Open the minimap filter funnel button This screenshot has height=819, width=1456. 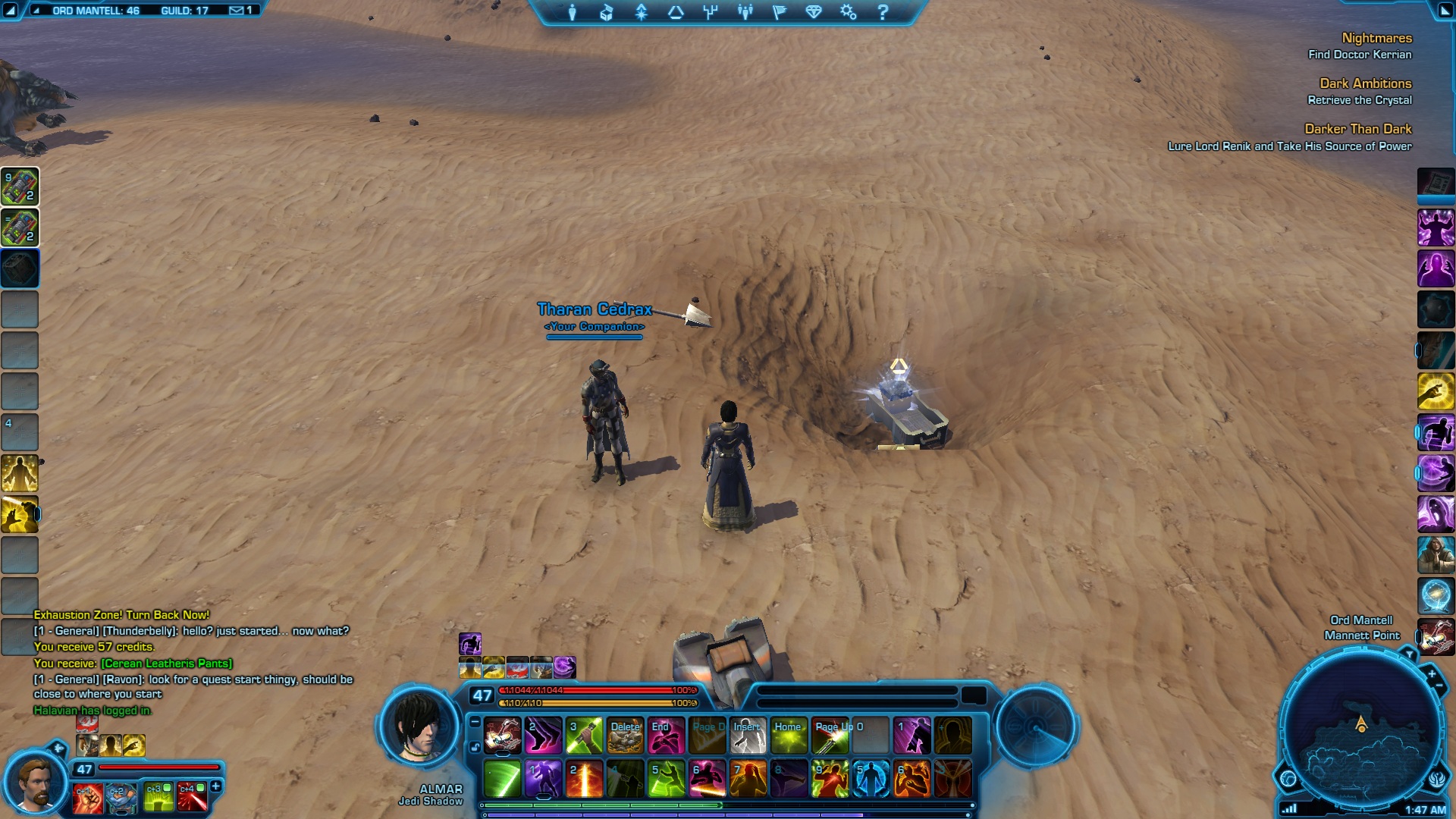1409,654
